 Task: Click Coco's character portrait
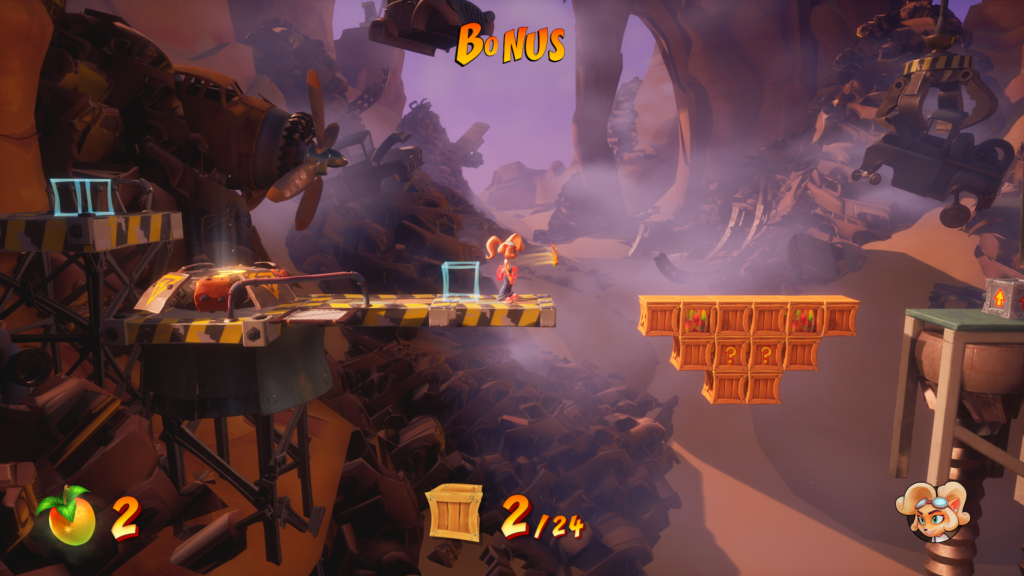[x=935, y=512]
